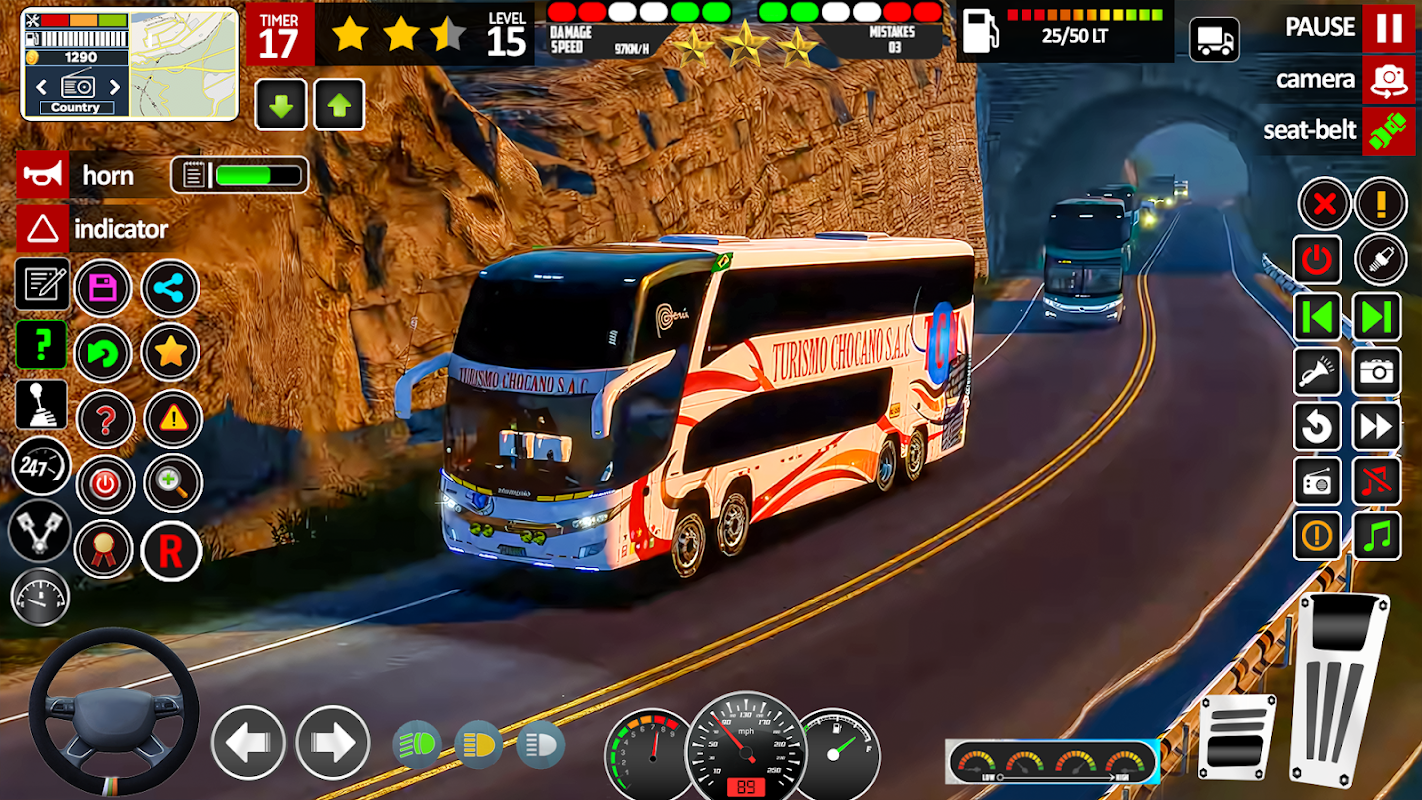The height and width of the screenshot is (800, 1422).
Task: Fasten the seat-belt button
Action: pyautogui.click(x=1388, y=131)
